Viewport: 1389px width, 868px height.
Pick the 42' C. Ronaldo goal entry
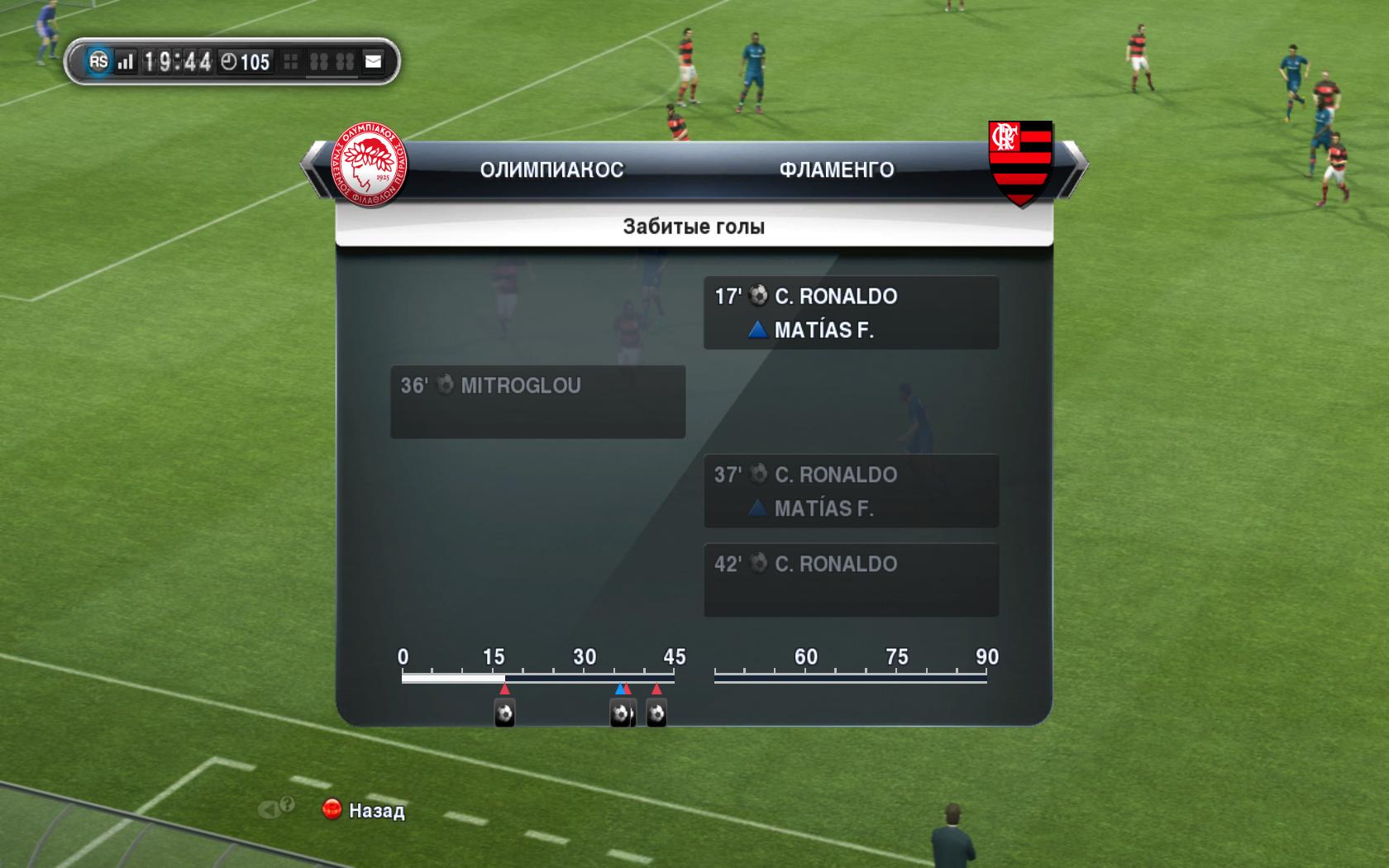pos(851,579)
